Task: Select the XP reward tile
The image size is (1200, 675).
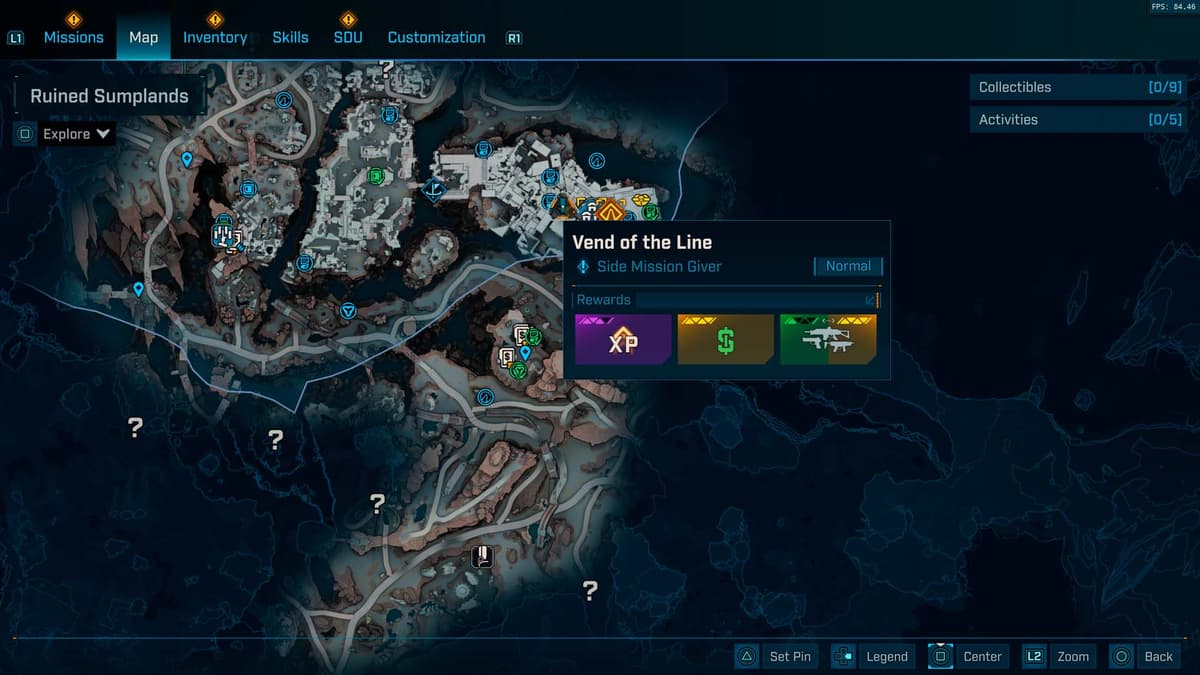Action: point(623,340)
